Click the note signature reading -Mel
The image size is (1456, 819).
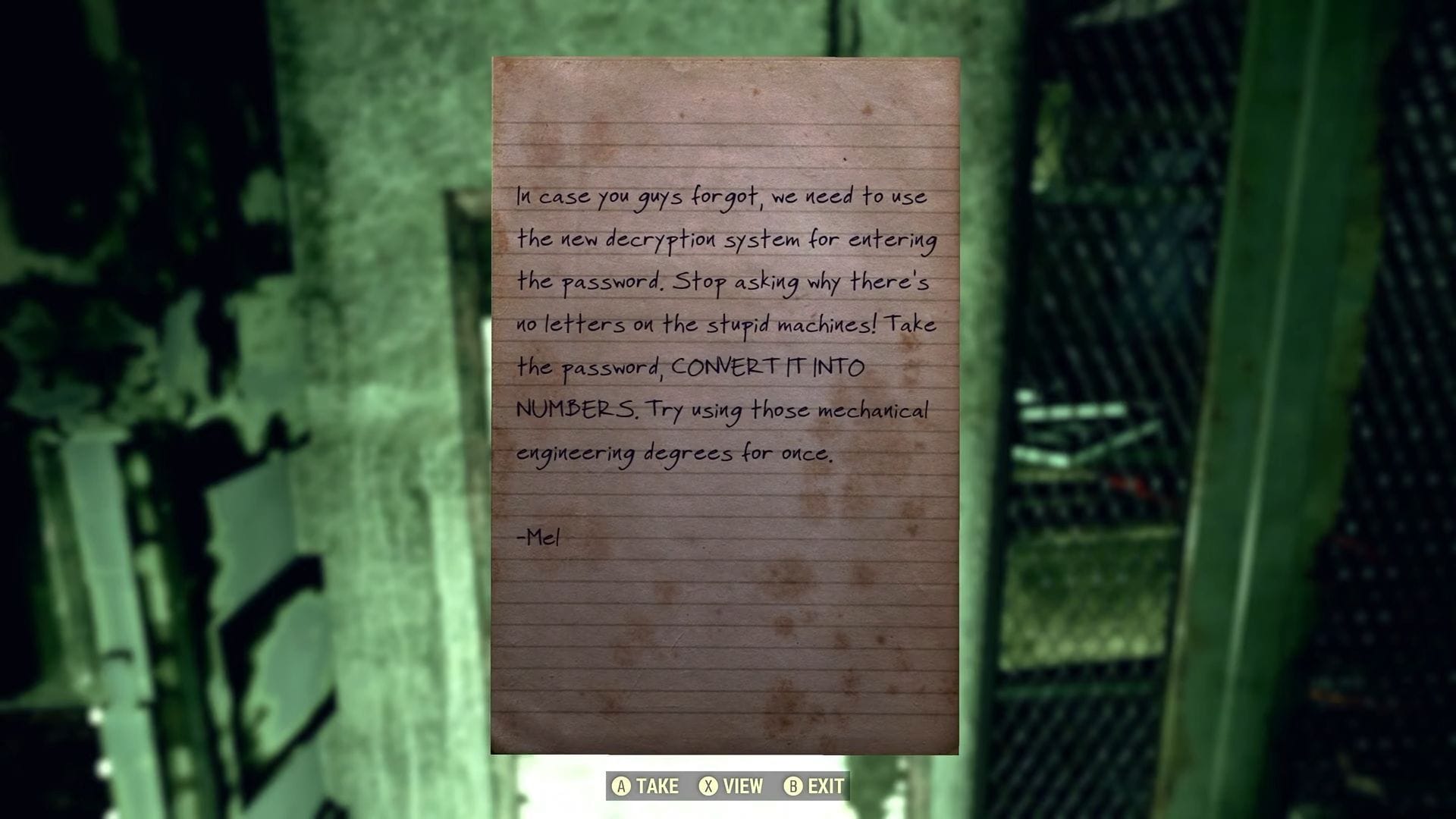tap(537, 537)
